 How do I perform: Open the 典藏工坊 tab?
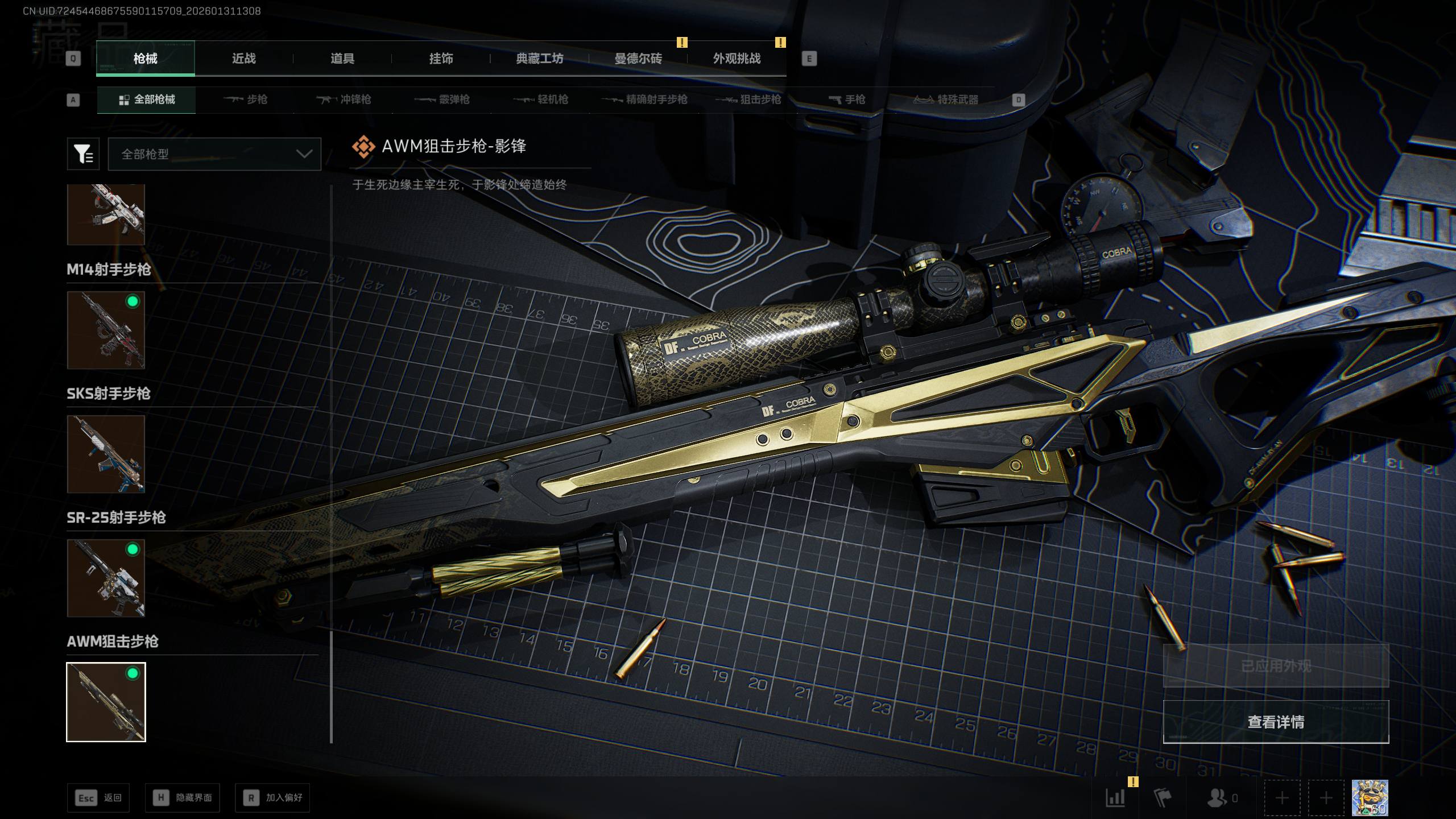coord(539,59)
